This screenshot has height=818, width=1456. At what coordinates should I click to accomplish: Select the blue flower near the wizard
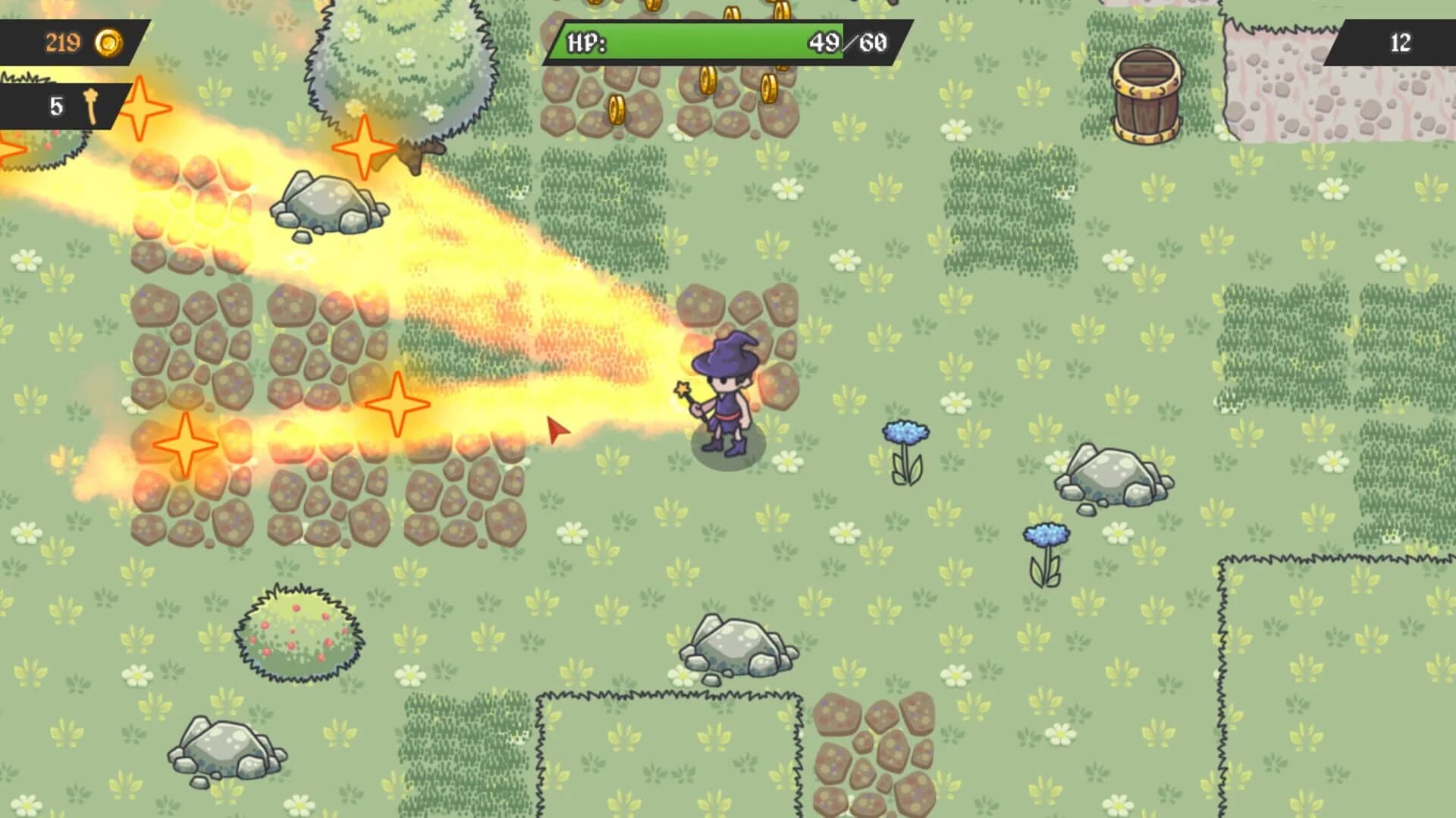(904, 432)
